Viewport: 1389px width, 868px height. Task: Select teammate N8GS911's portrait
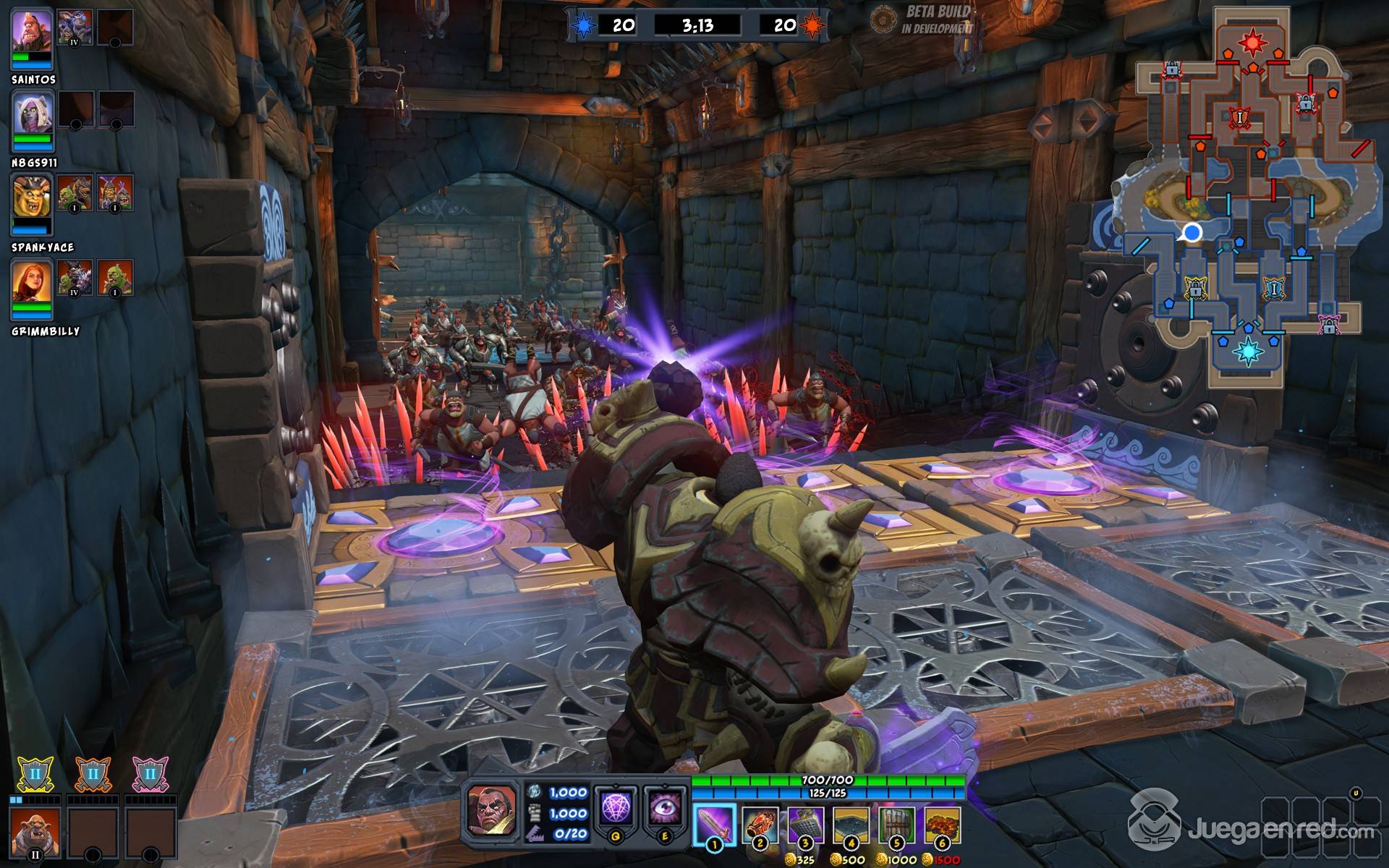pyautogui.click(x=32, y=116)
